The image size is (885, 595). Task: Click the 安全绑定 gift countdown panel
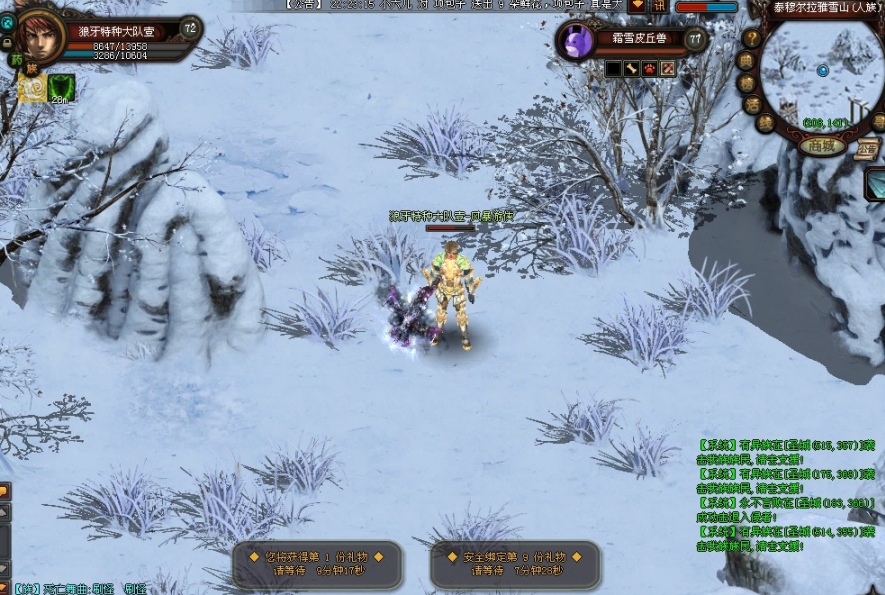point(515,564)
